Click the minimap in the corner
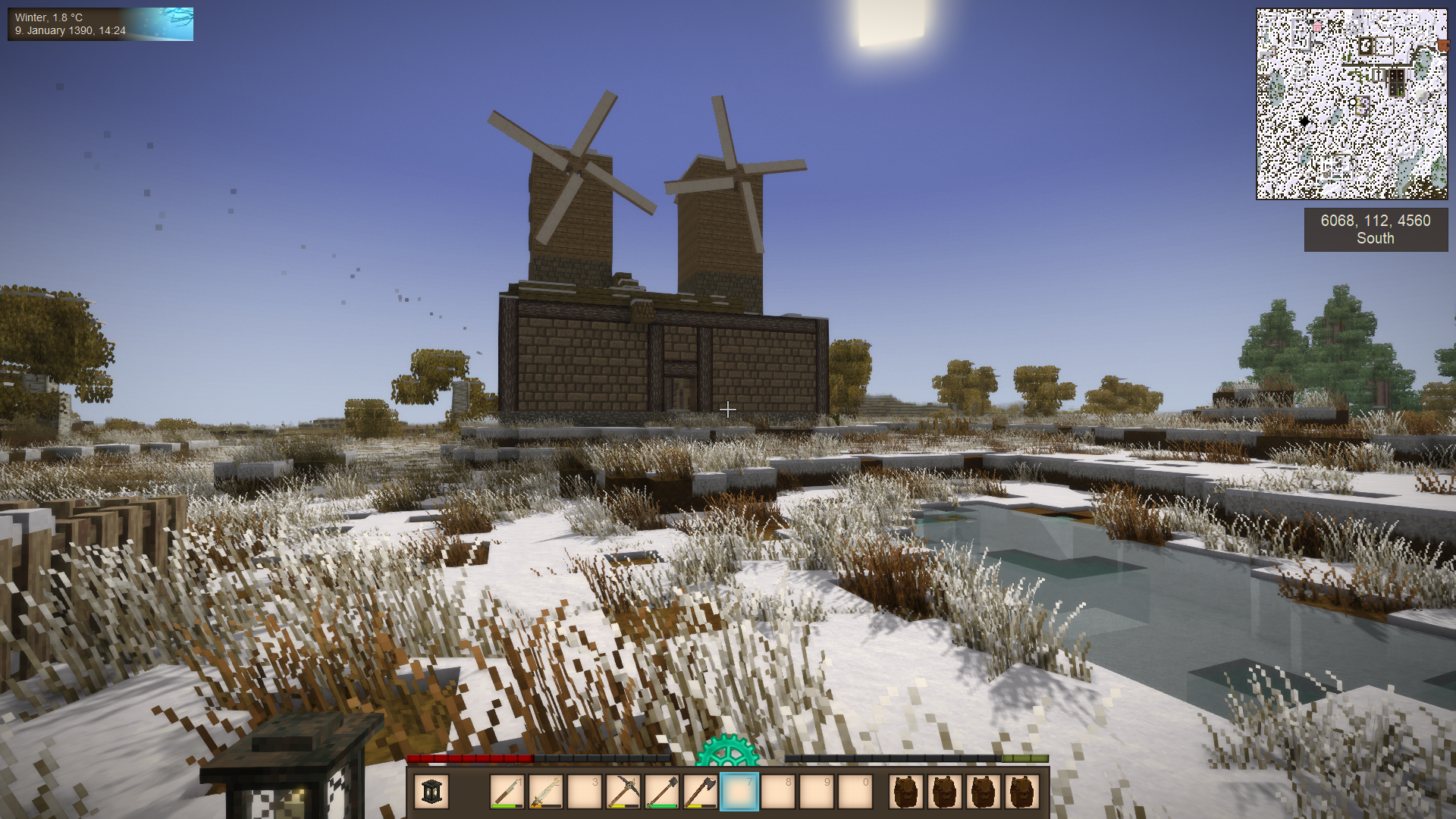Screen dimensions: 1456x819 [x=1351, y=104]
